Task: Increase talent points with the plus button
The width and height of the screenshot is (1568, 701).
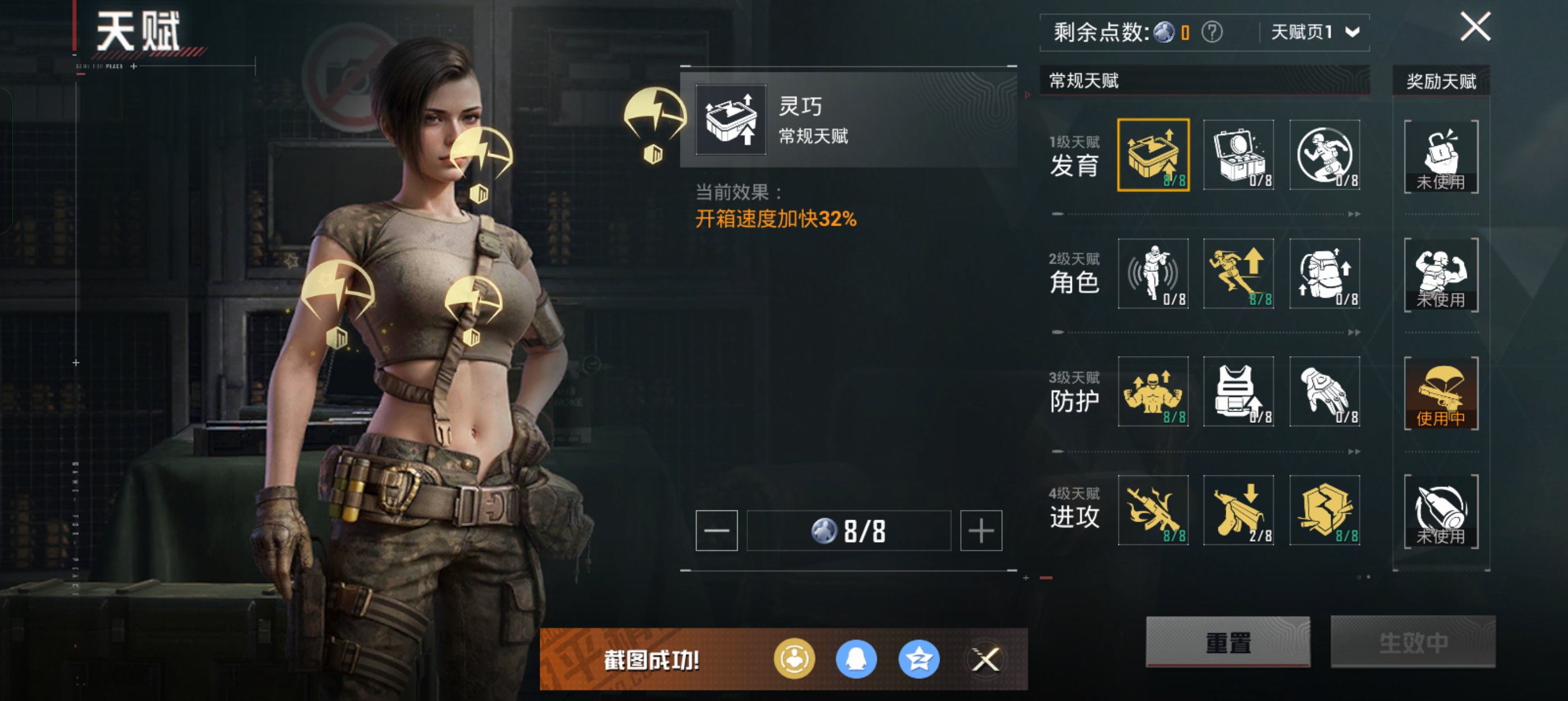Action: pos(981,531)
